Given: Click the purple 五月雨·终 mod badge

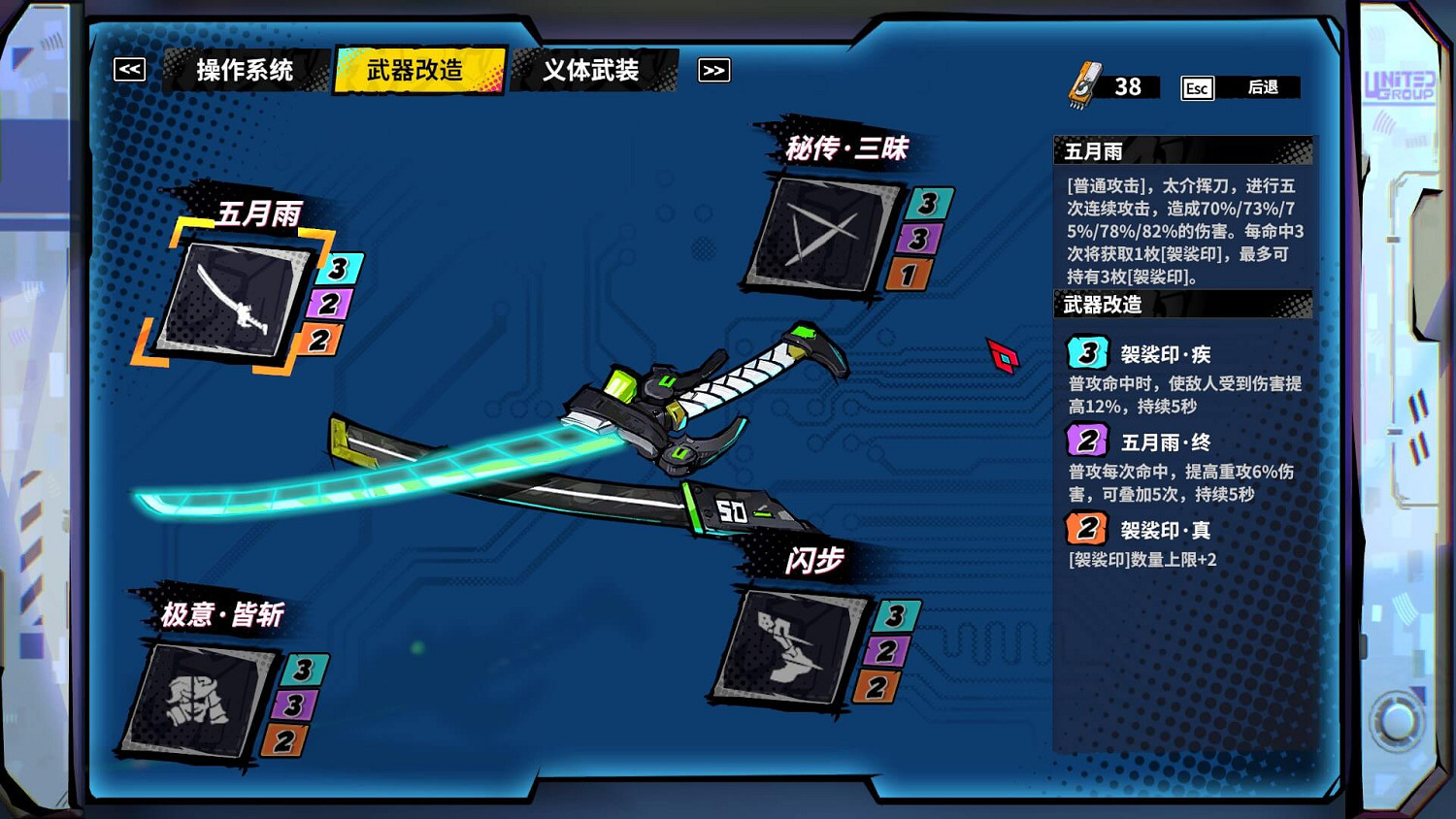Looking at the screenshot, I should tap(1086, 441).
